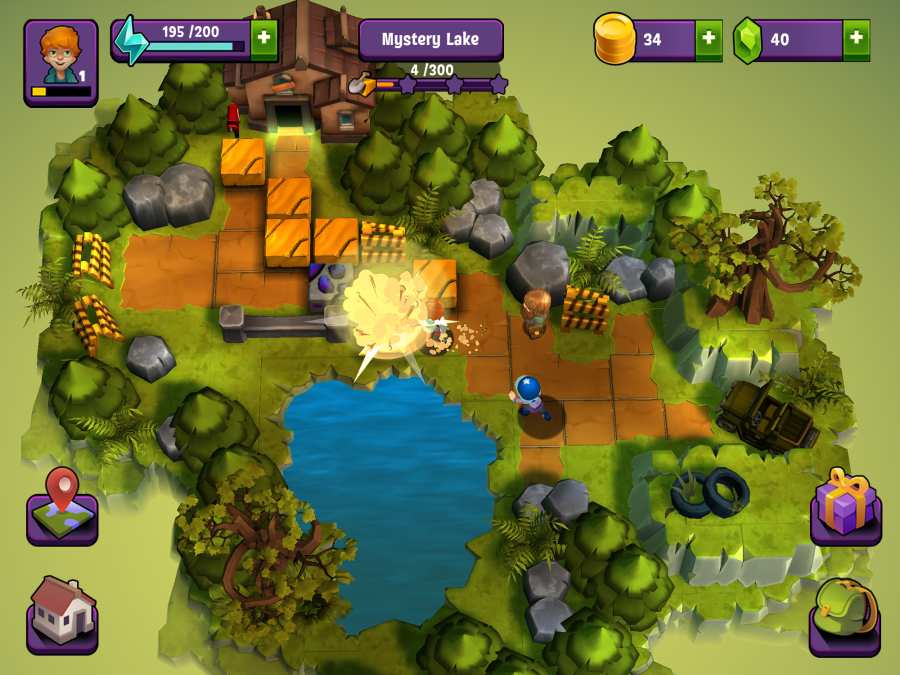The width and height of the screenshot is (900, 675).
Task: Return home via the house icon
Action: 62,612
